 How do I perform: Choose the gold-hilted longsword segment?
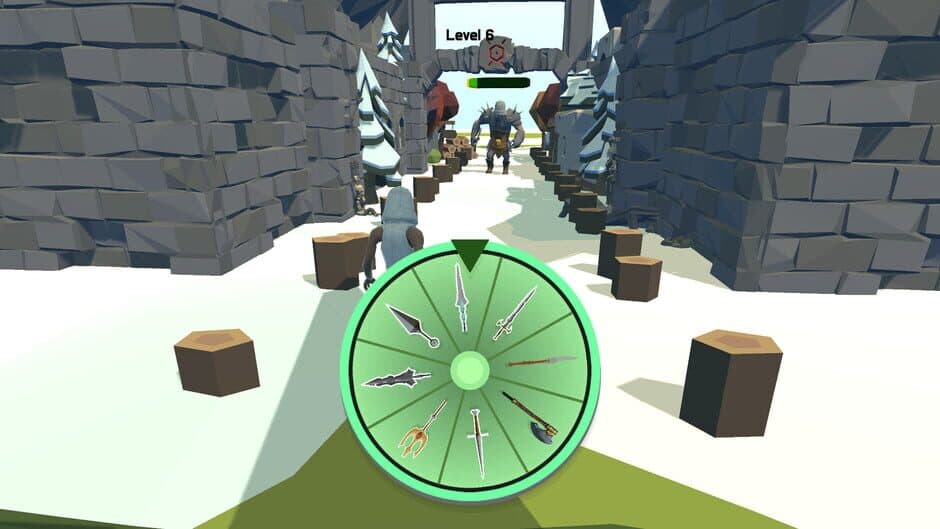(514, 313)
